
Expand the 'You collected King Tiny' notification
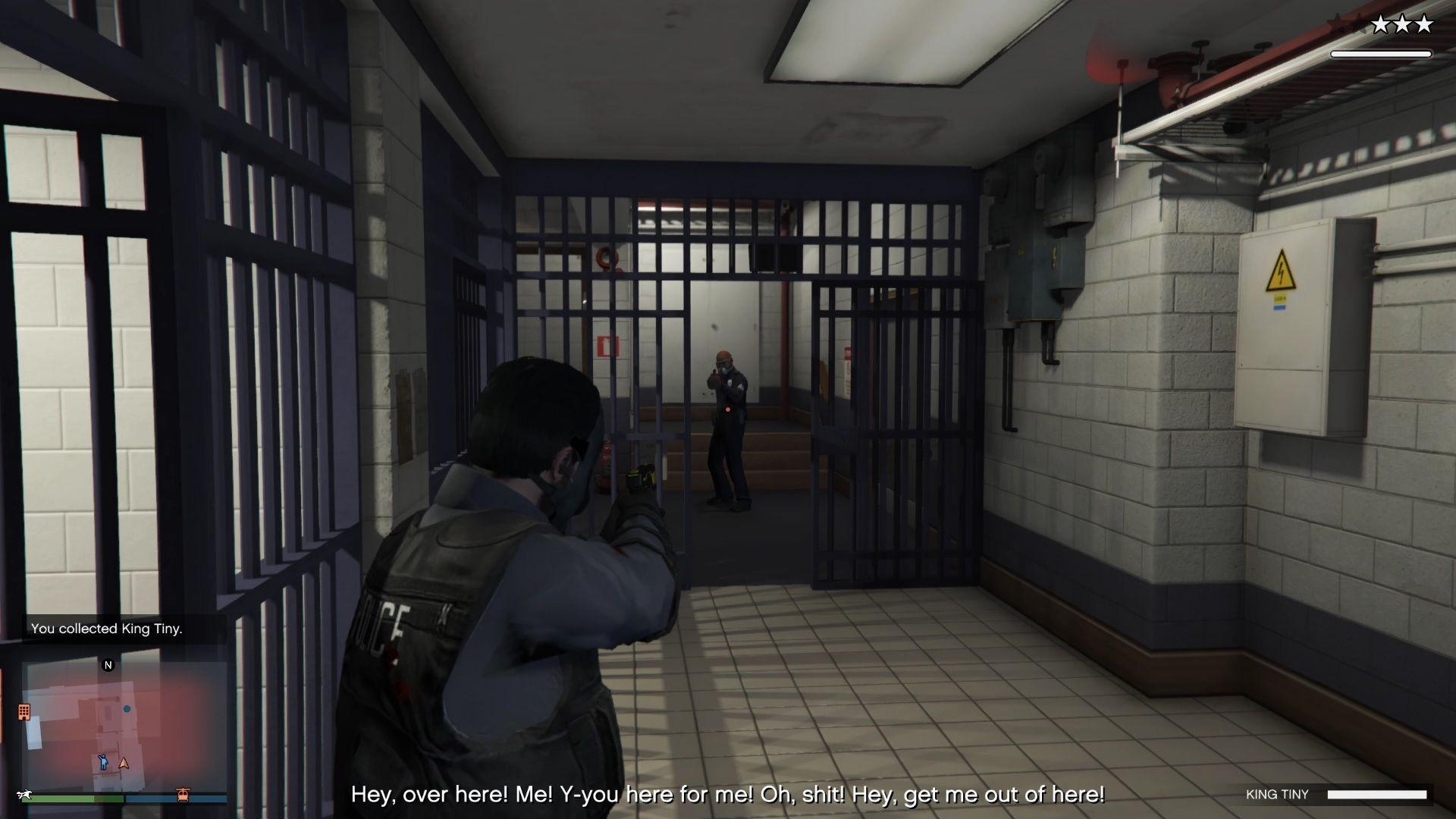pyautogui.click(x=106, y=629)
